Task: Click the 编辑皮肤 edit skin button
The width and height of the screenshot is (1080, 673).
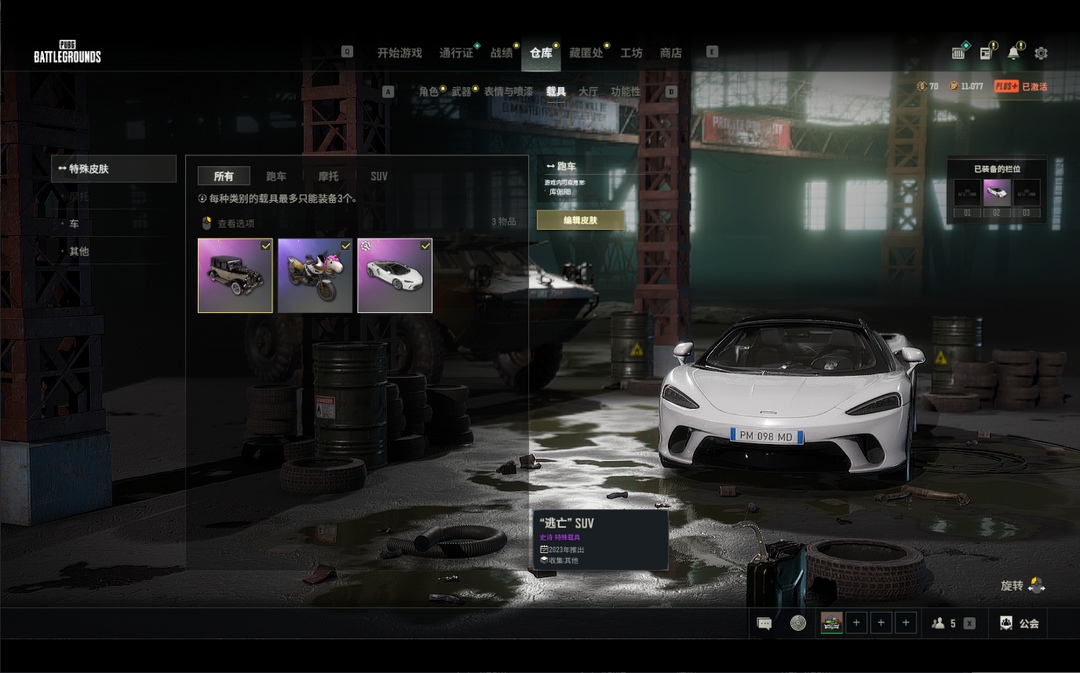Action: tap(580, 220)
